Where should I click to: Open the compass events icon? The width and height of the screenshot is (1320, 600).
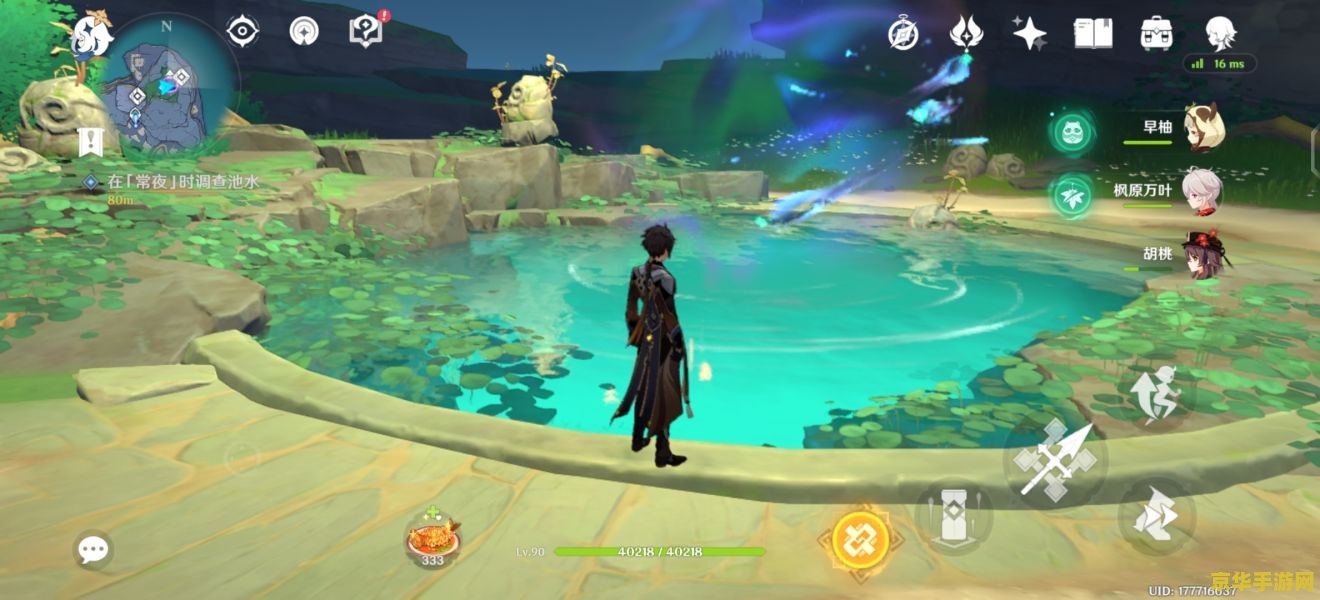tap(903, 34)
